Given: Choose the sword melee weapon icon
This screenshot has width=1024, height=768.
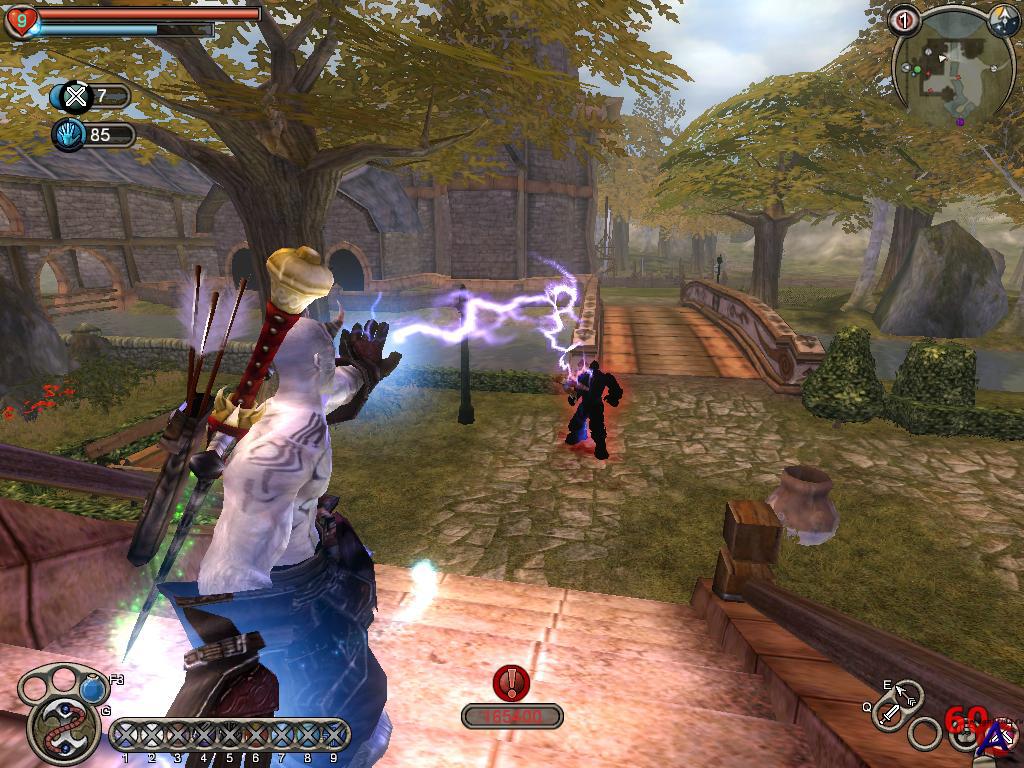Looking at the screenshot, I should pos(888,714).
